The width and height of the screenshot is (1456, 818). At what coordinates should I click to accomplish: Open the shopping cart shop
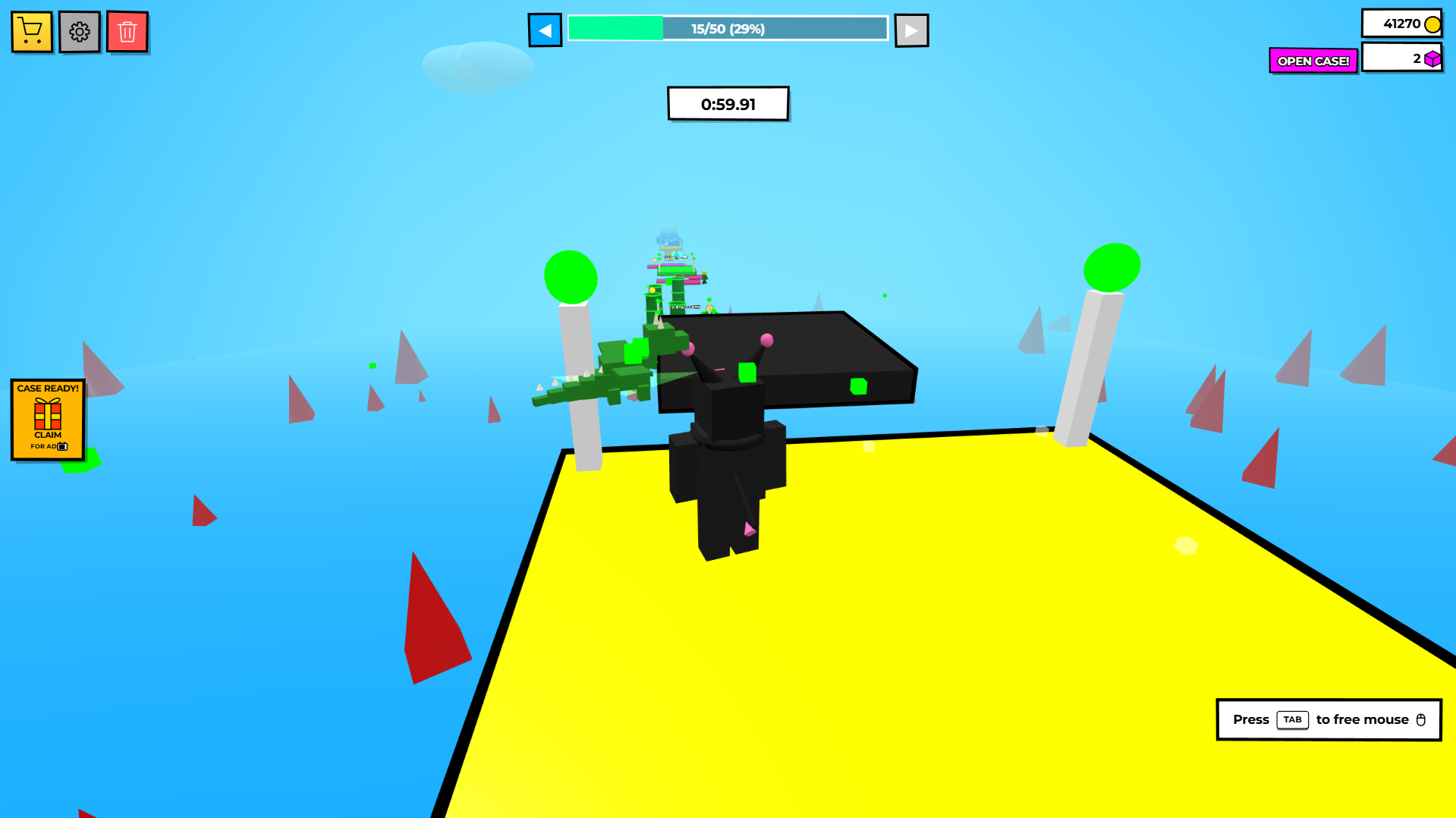click(x=31, y=31)
